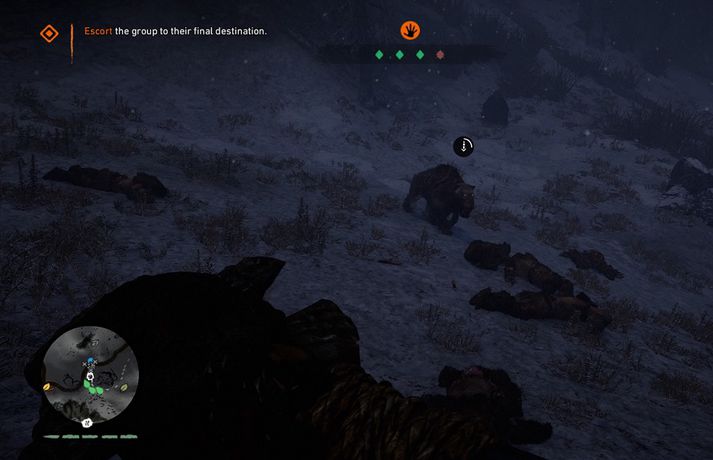
Task: Select the white waypoint marker with down arrow
Action: pyautogui.click(x=464, y=146)
